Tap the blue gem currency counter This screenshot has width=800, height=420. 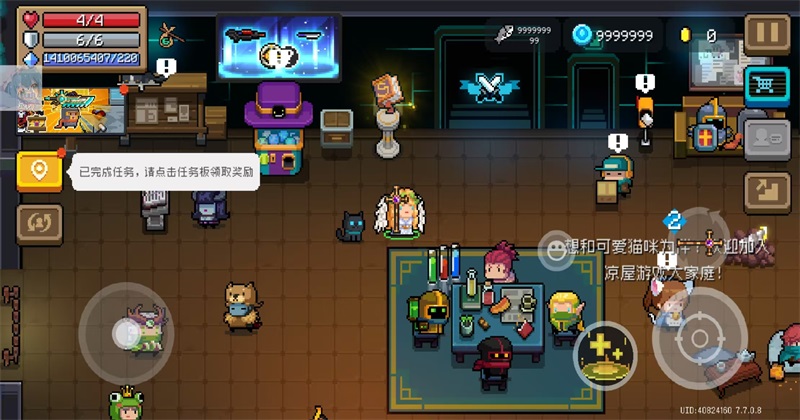coord(613,36)
